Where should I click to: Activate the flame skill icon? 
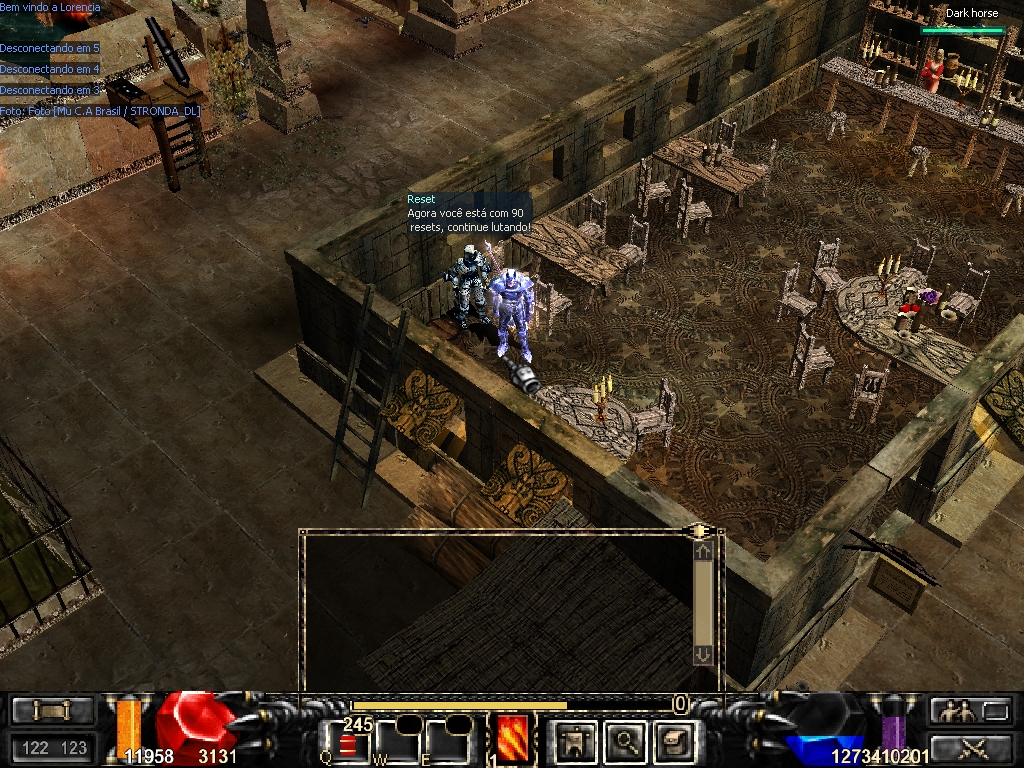pos(513,739)
